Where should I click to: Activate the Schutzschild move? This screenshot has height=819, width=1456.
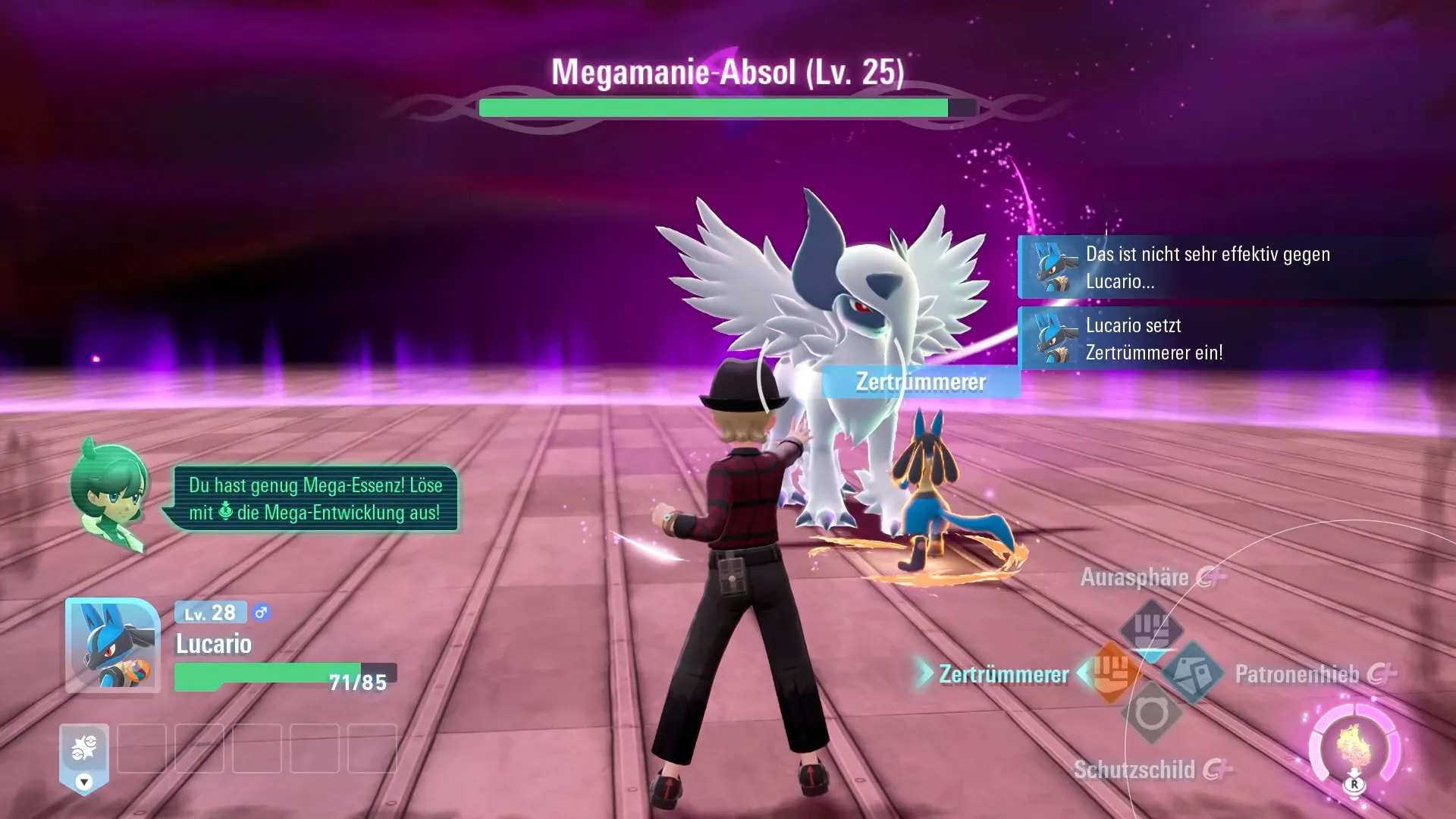click(x=1151, y=714)
